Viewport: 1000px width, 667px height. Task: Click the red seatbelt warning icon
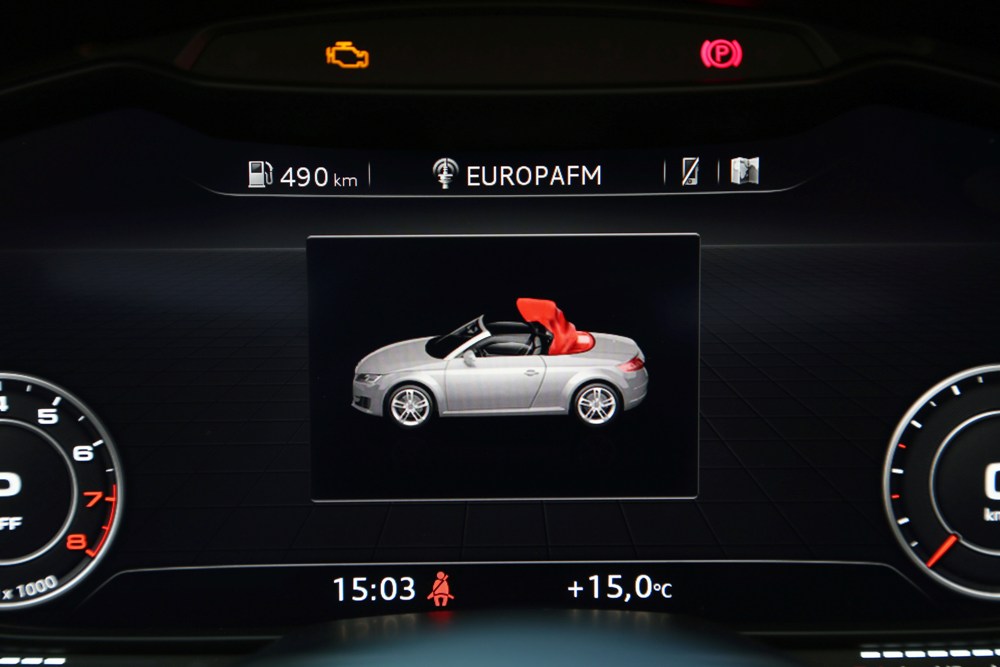[440, 589]
